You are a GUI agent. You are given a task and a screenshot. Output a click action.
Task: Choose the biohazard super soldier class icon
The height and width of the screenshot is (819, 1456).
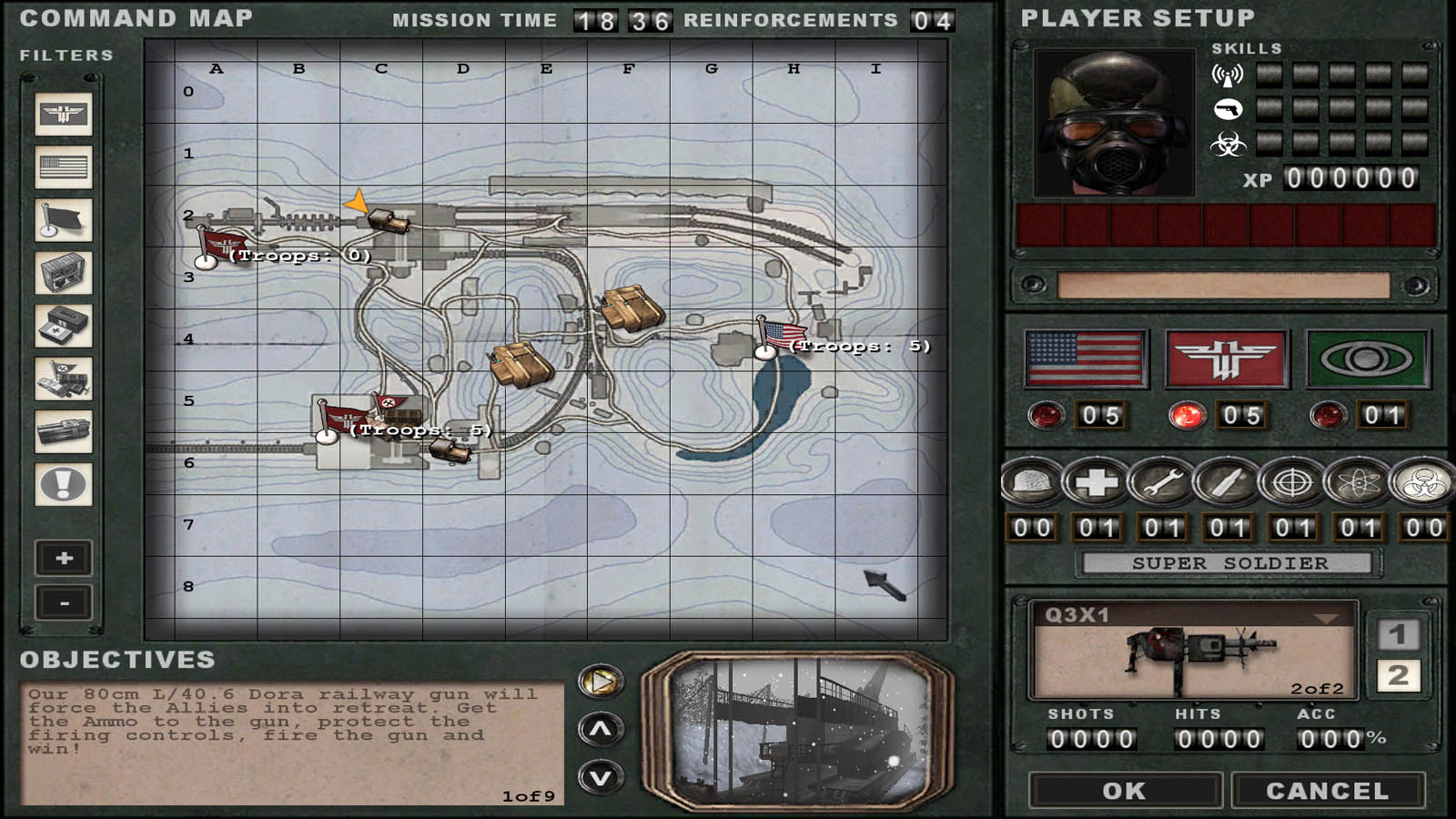(1423, 482)
